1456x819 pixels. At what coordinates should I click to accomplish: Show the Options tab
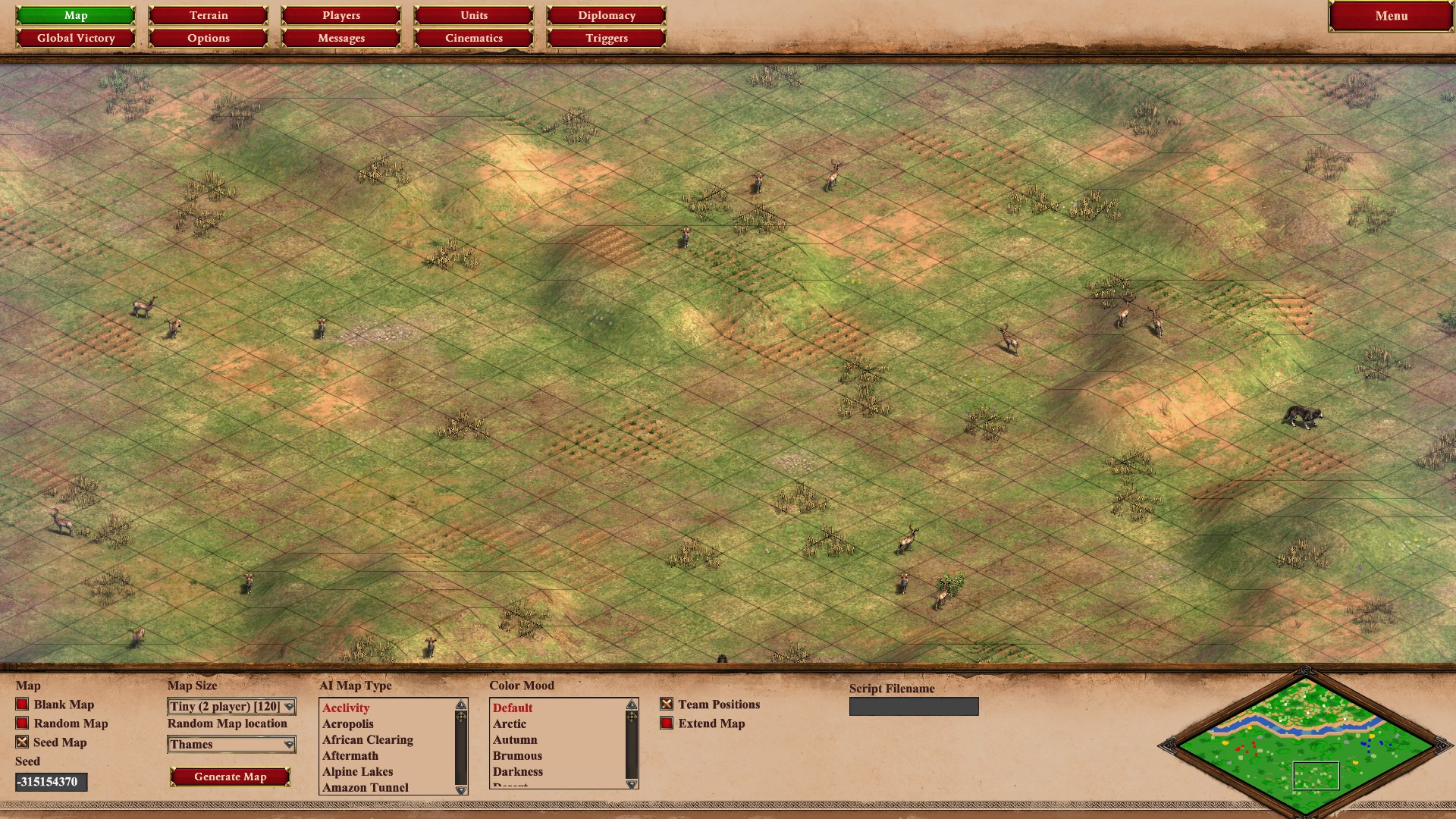point(209,38)
